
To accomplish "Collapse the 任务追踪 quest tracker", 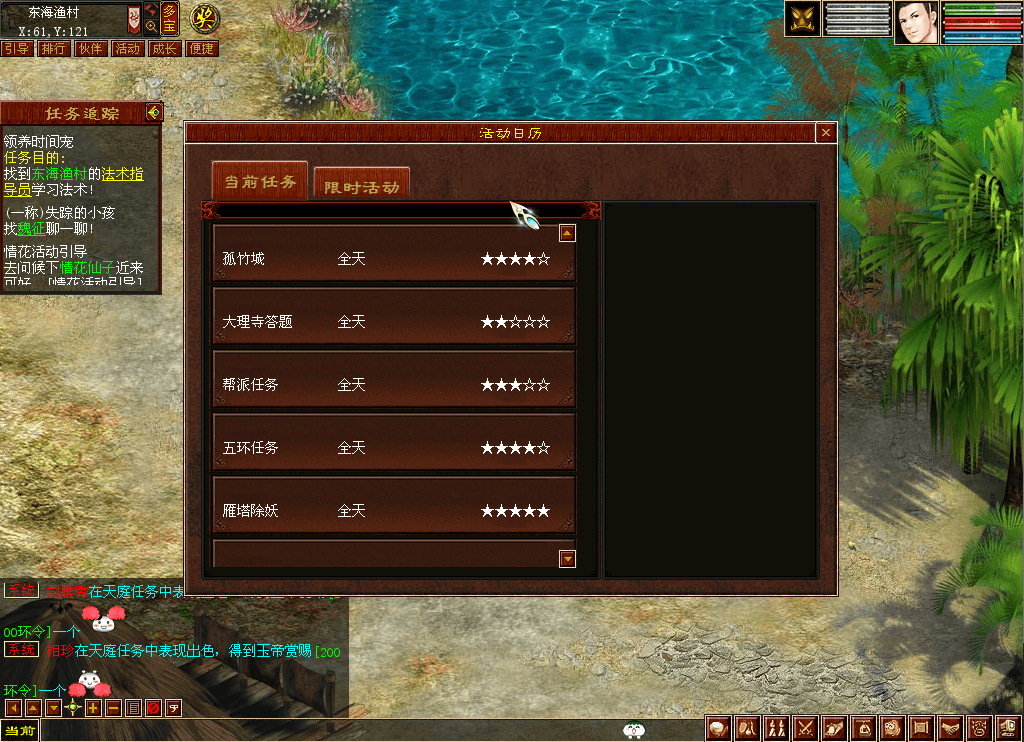I will tap(153, 113).
